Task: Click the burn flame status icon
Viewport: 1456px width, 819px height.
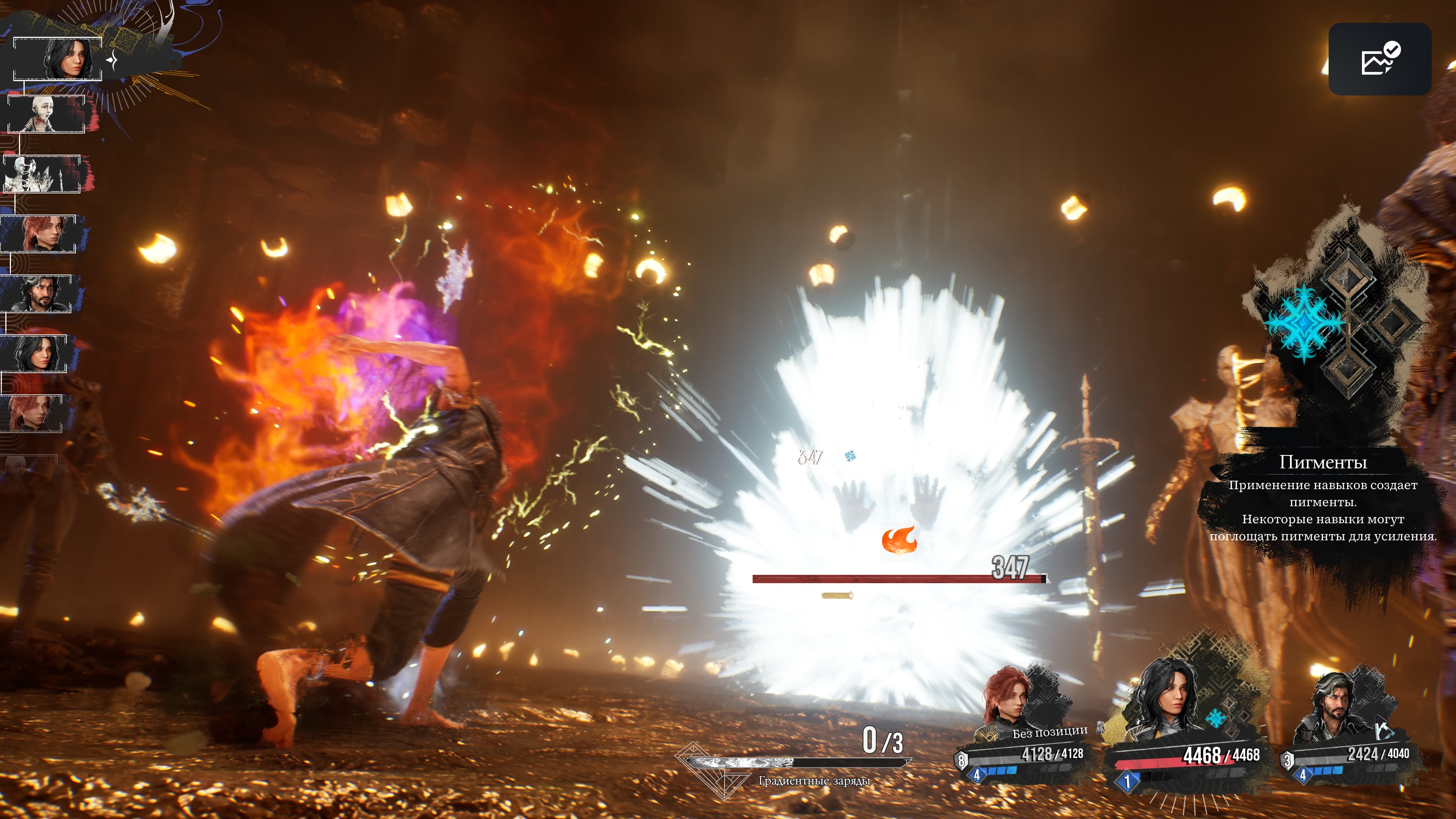Action: point(899,540)
